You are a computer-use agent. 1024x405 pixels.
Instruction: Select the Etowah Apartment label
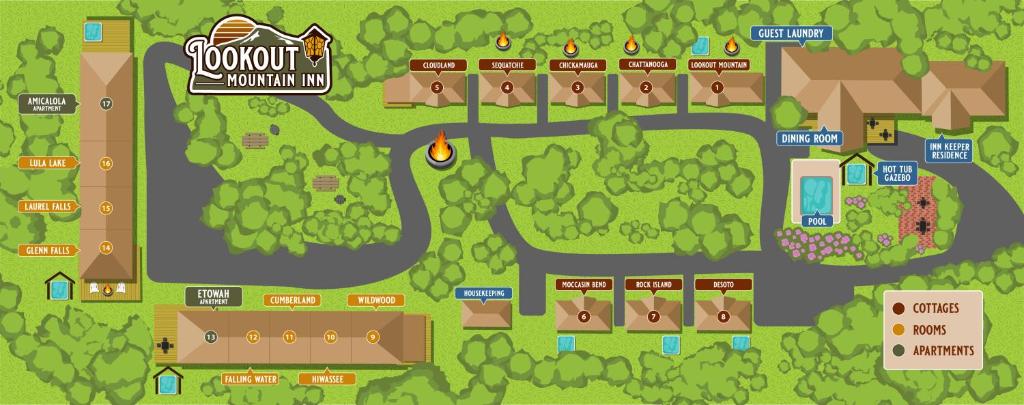tap(214, 296)
